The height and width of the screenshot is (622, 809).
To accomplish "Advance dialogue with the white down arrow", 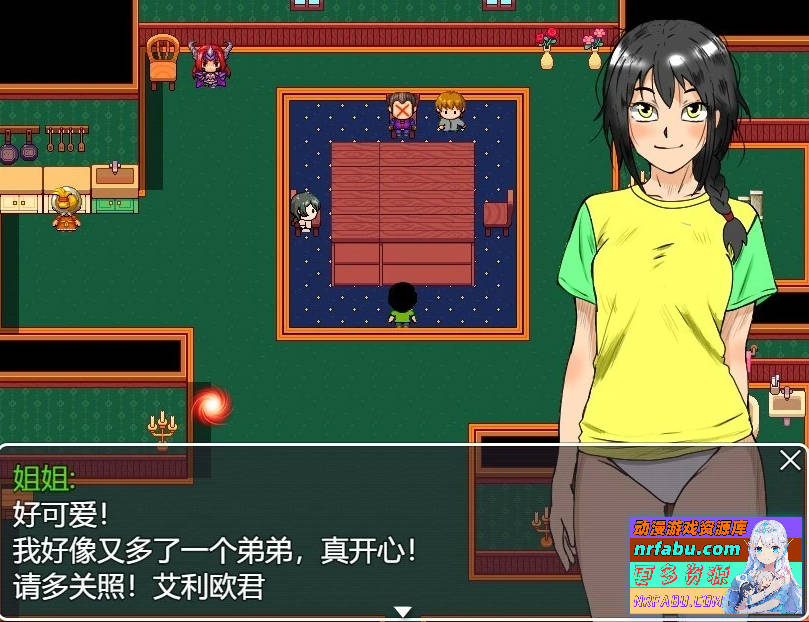I will coord(402,611).
